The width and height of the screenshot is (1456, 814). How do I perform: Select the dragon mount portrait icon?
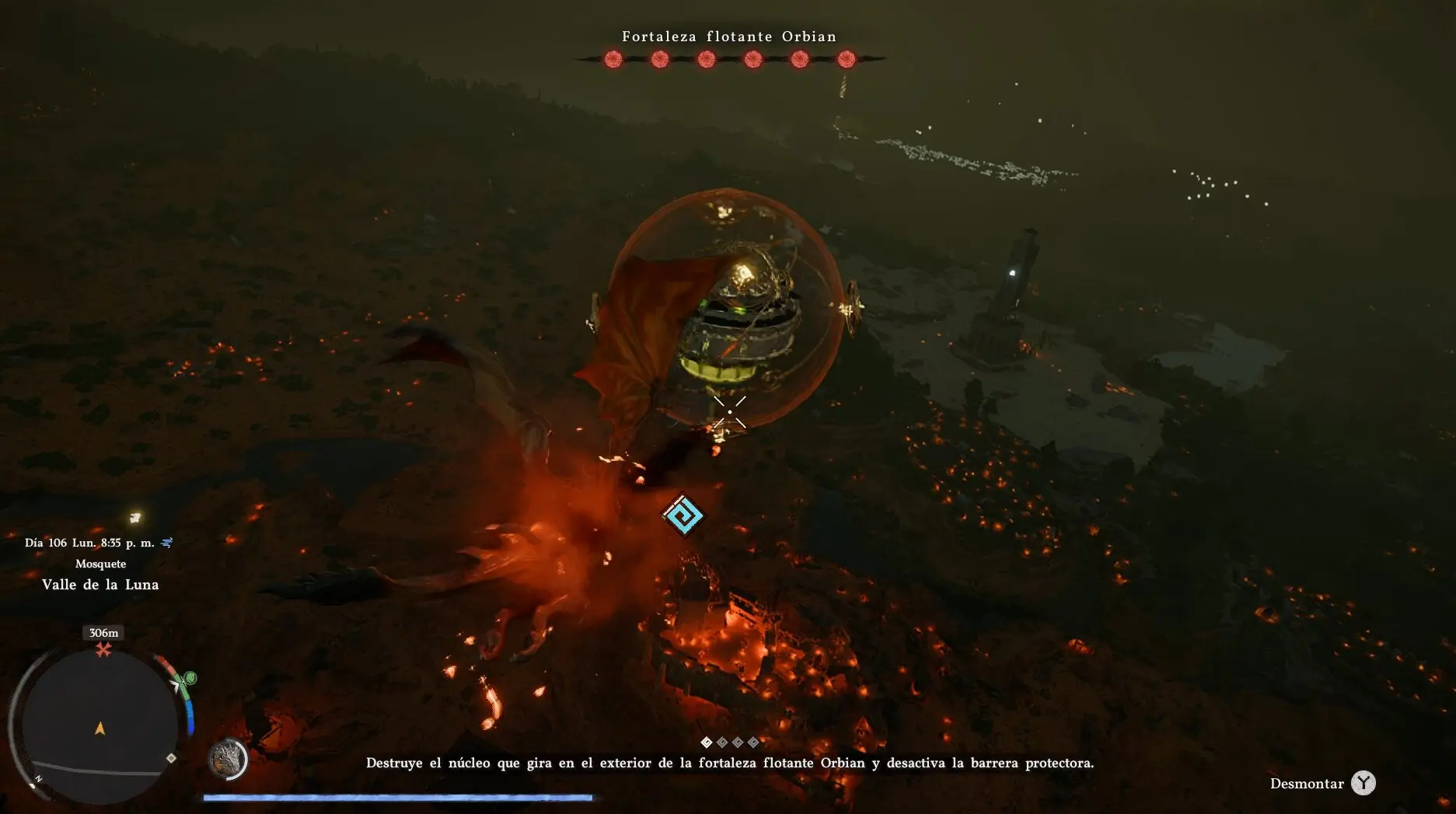point(228,758)
